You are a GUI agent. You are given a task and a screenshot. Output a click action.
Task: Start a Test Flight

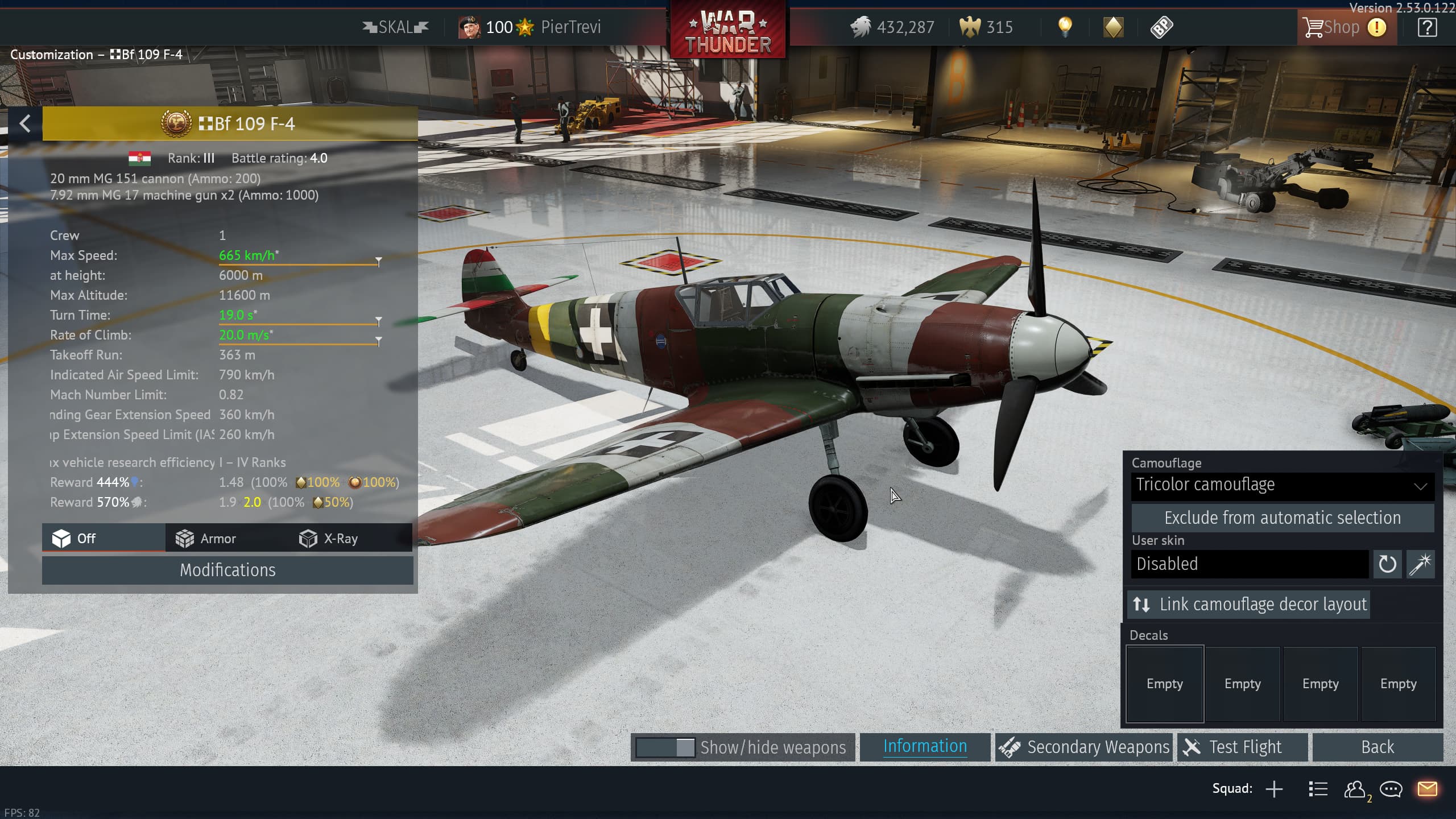pos(1243,747)
